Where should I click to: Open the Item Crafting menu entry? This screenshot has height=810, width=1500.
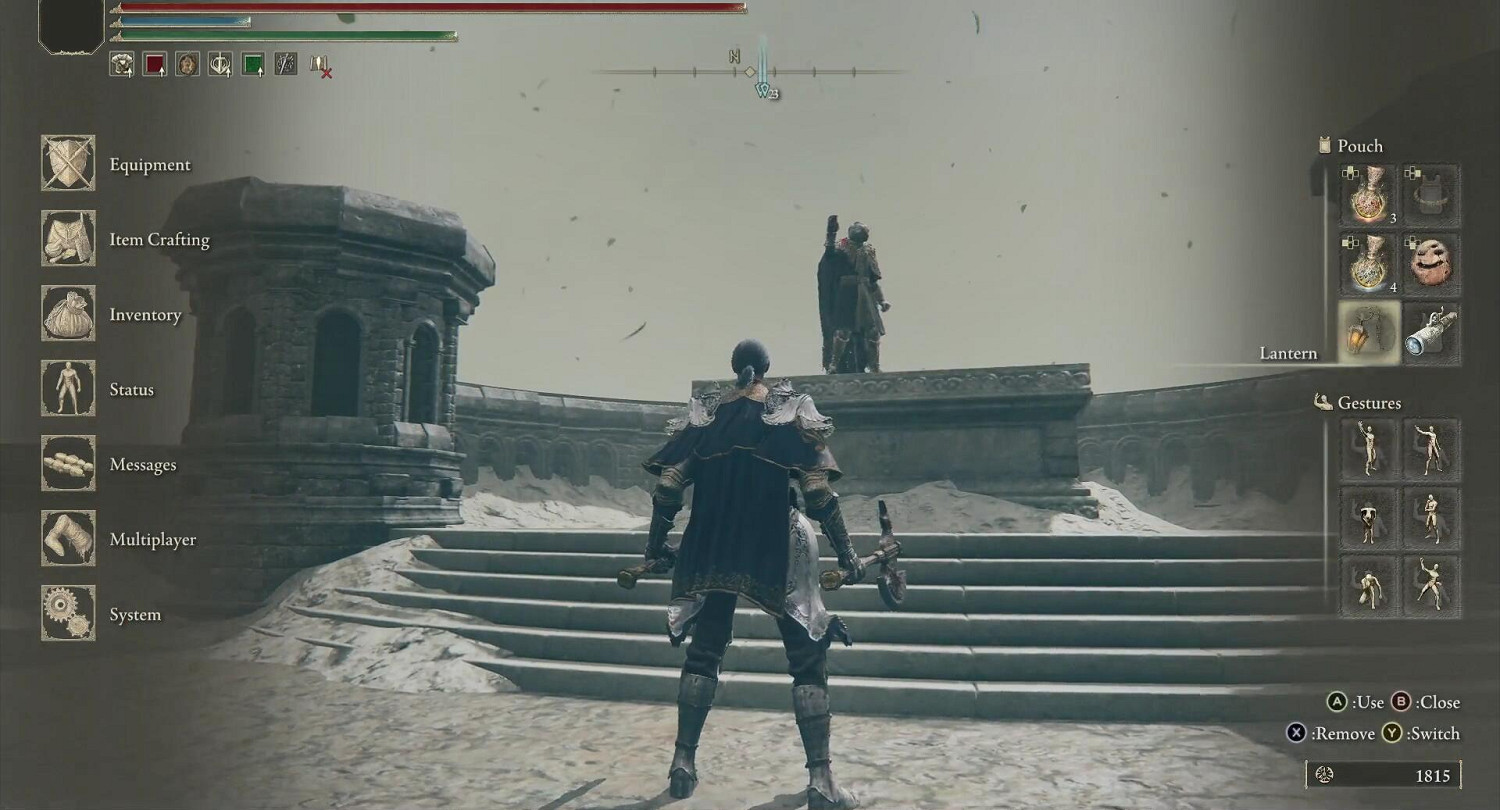(67, 239)
